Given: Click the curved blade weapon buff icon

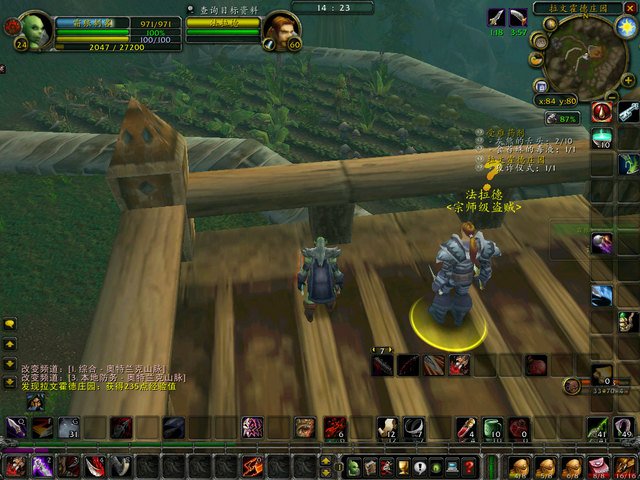Looking at the screenshot, I should [x=518, y=17].
